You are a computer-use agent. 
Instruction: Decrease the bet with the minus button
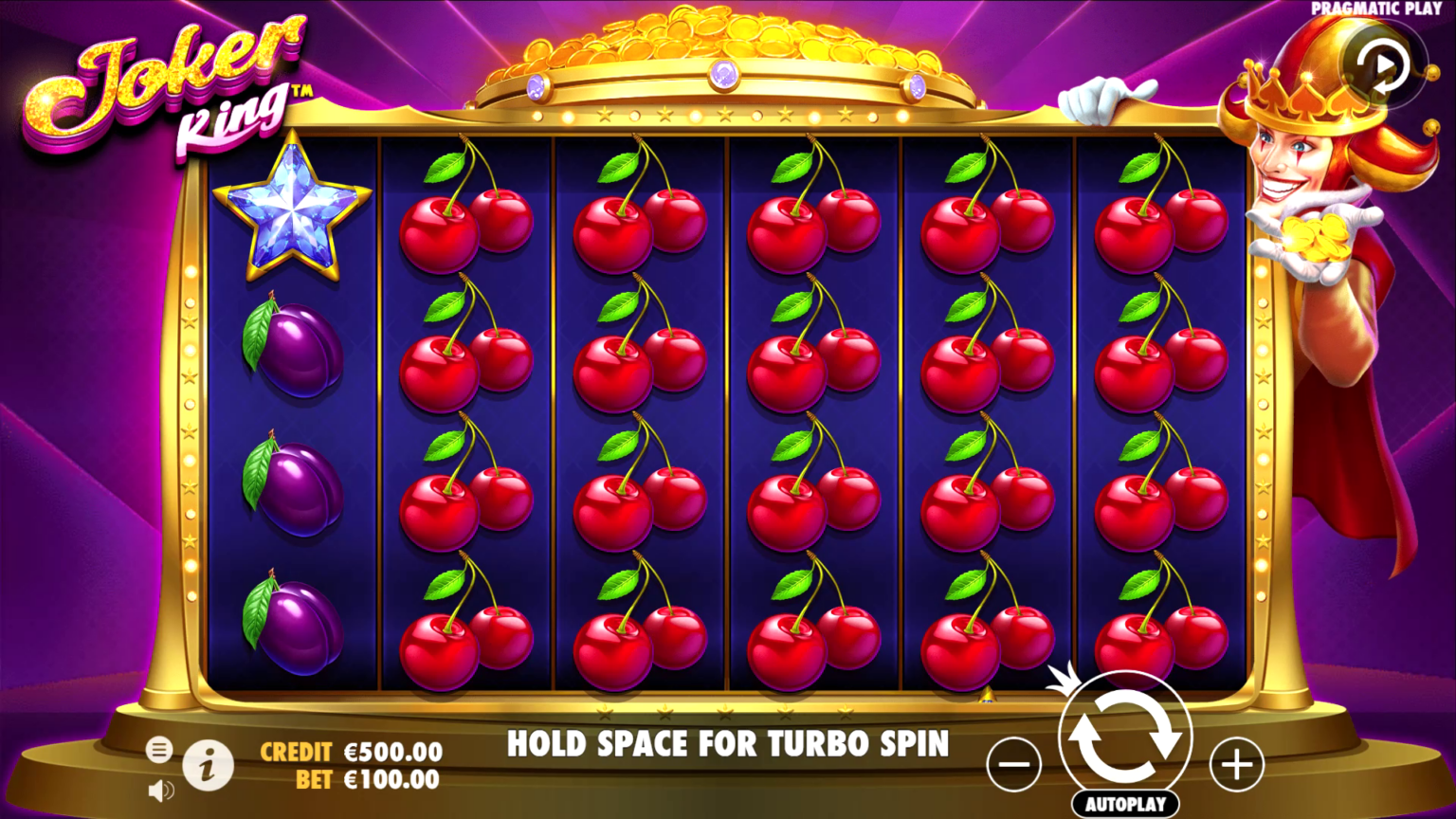coord(1013,762)
